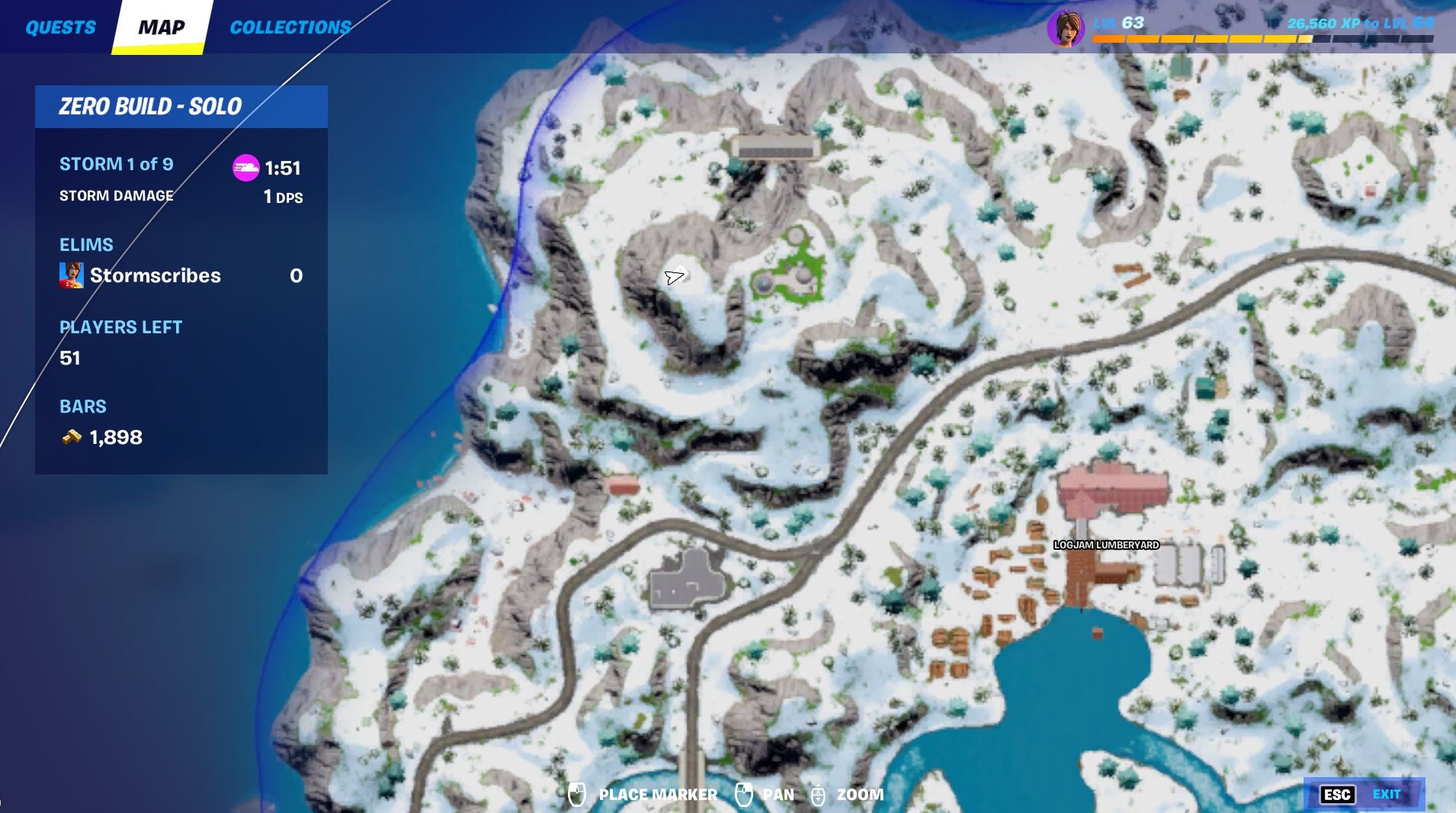Click the Zoom scroll-wheel mouse icon

pos(819,794)
